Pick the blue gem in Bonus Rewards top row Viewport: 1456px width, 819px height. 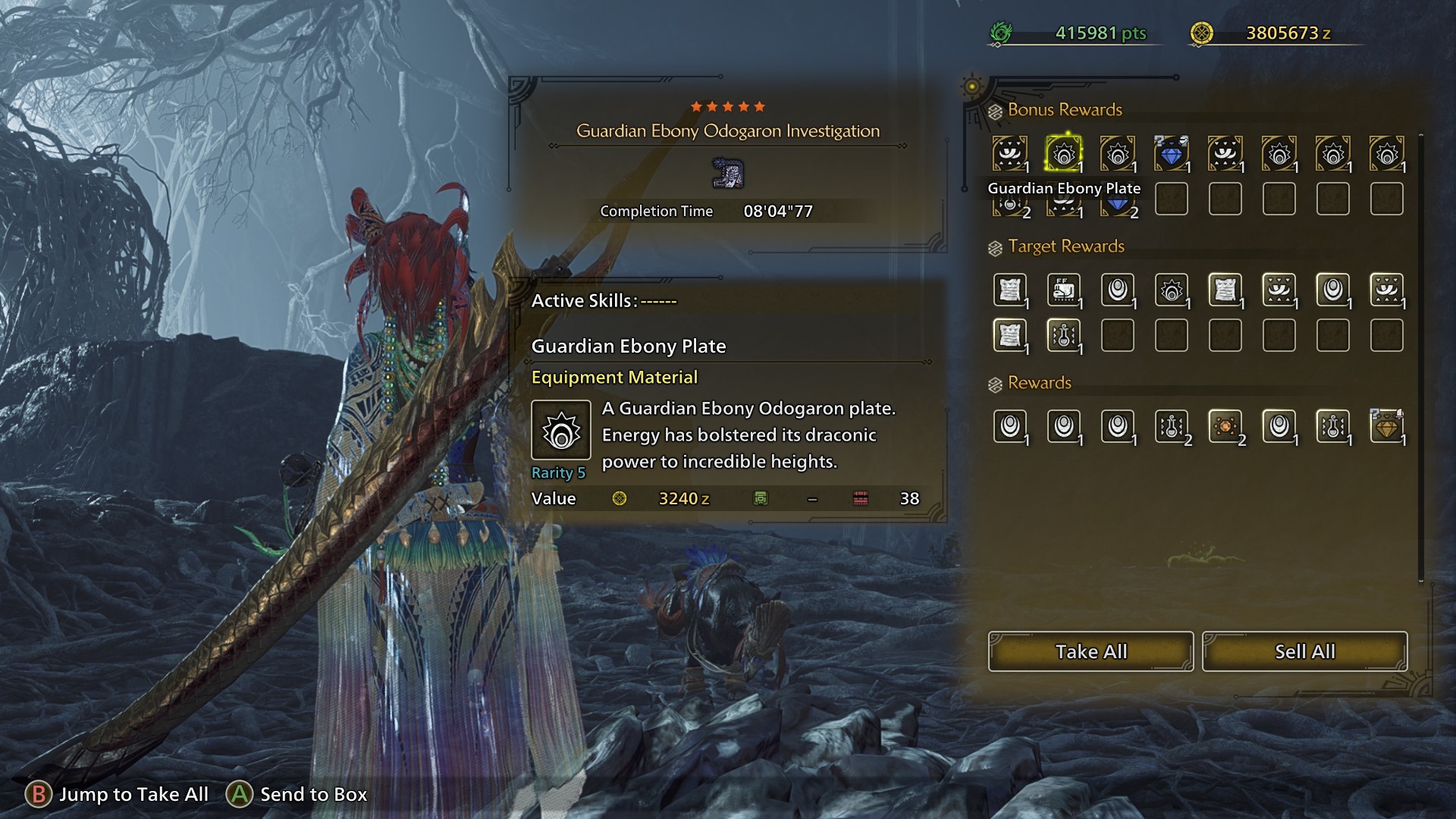pos(1171,154)
